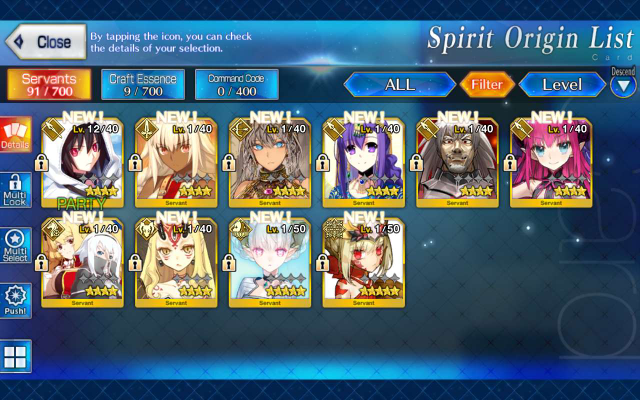Change the Level sort order
The height and width of the screenshot is (400, 640).
click(562, 85)
